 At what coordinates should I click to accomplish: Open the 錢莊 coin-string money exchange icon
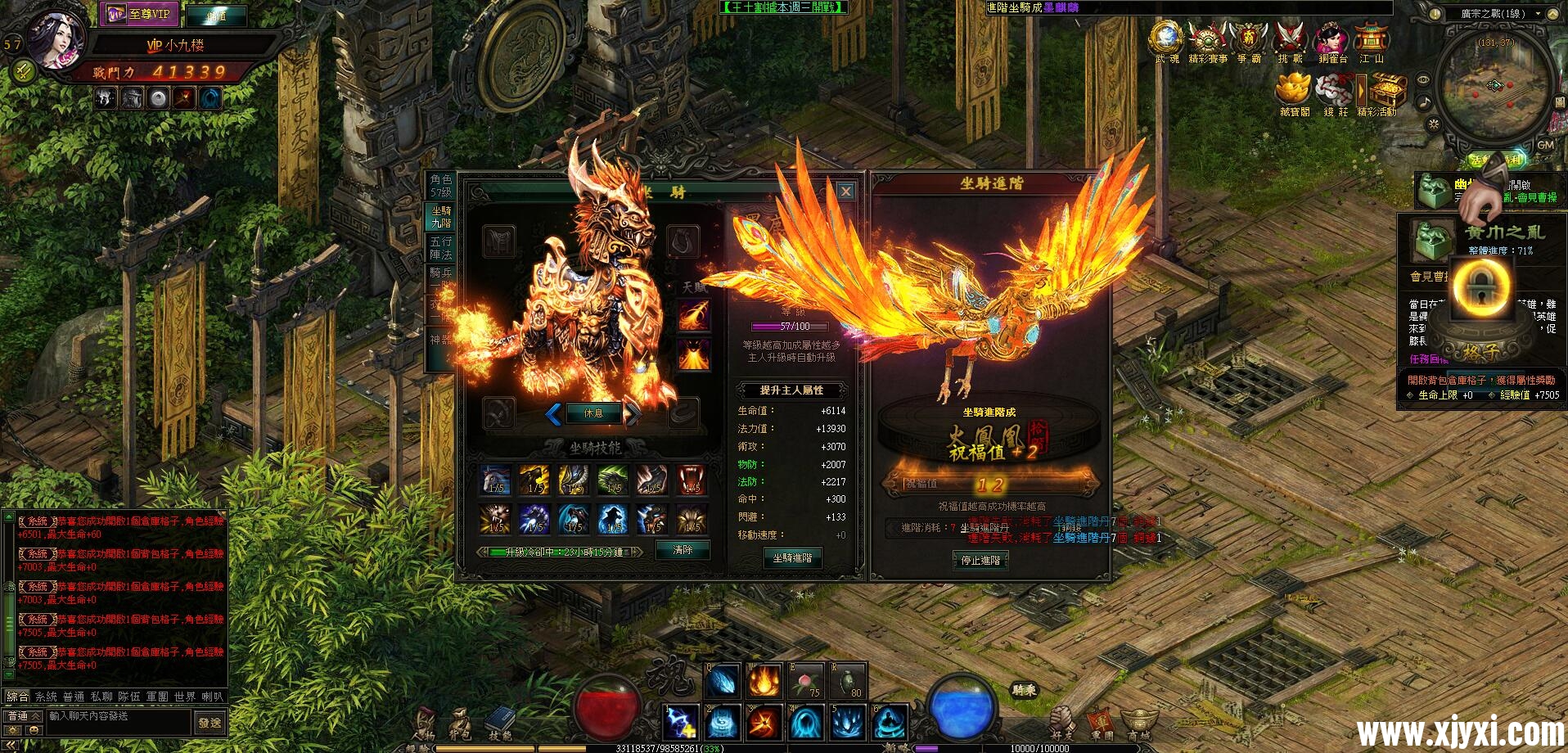tap(1334, 90)
